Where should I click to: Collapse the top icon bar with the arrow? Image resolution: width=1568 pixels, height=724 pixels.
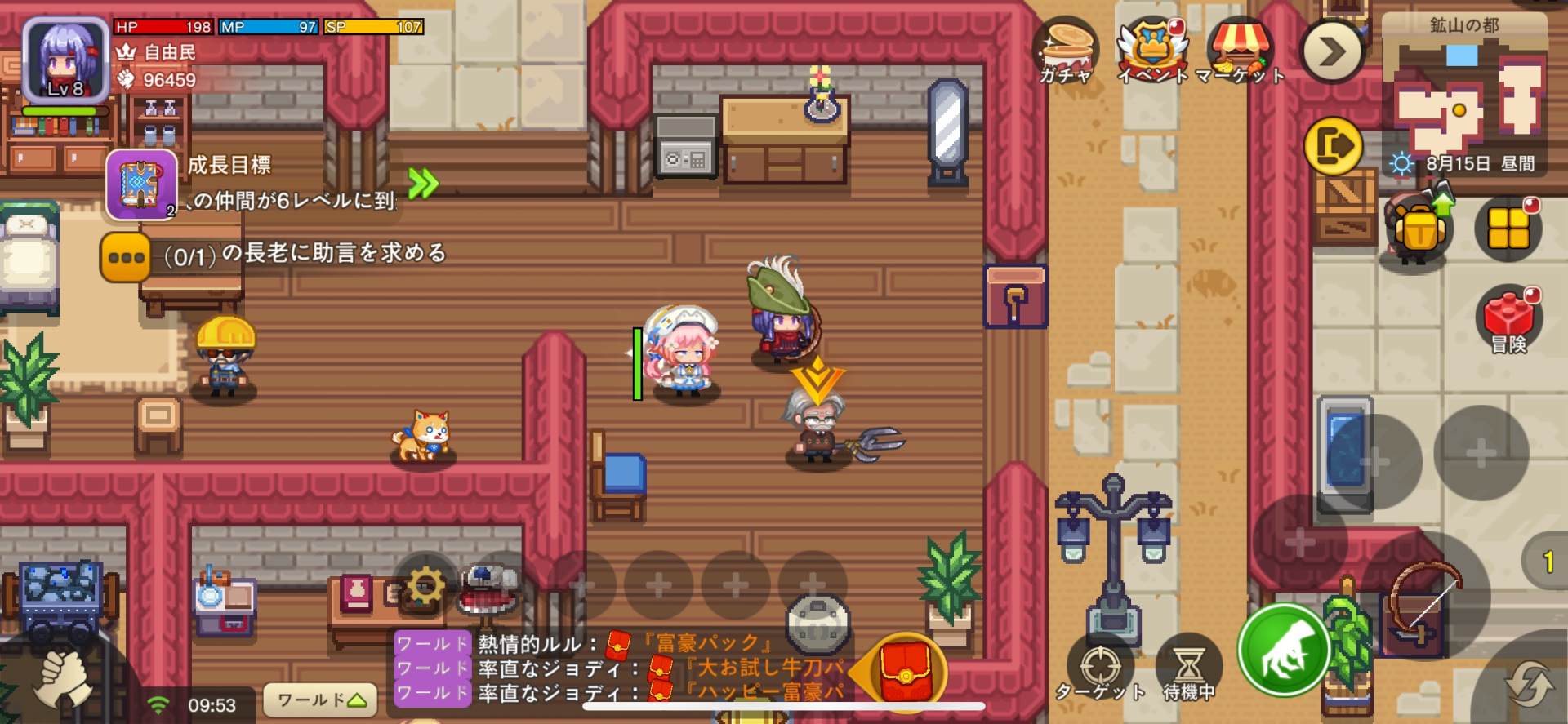[1331, 51]
